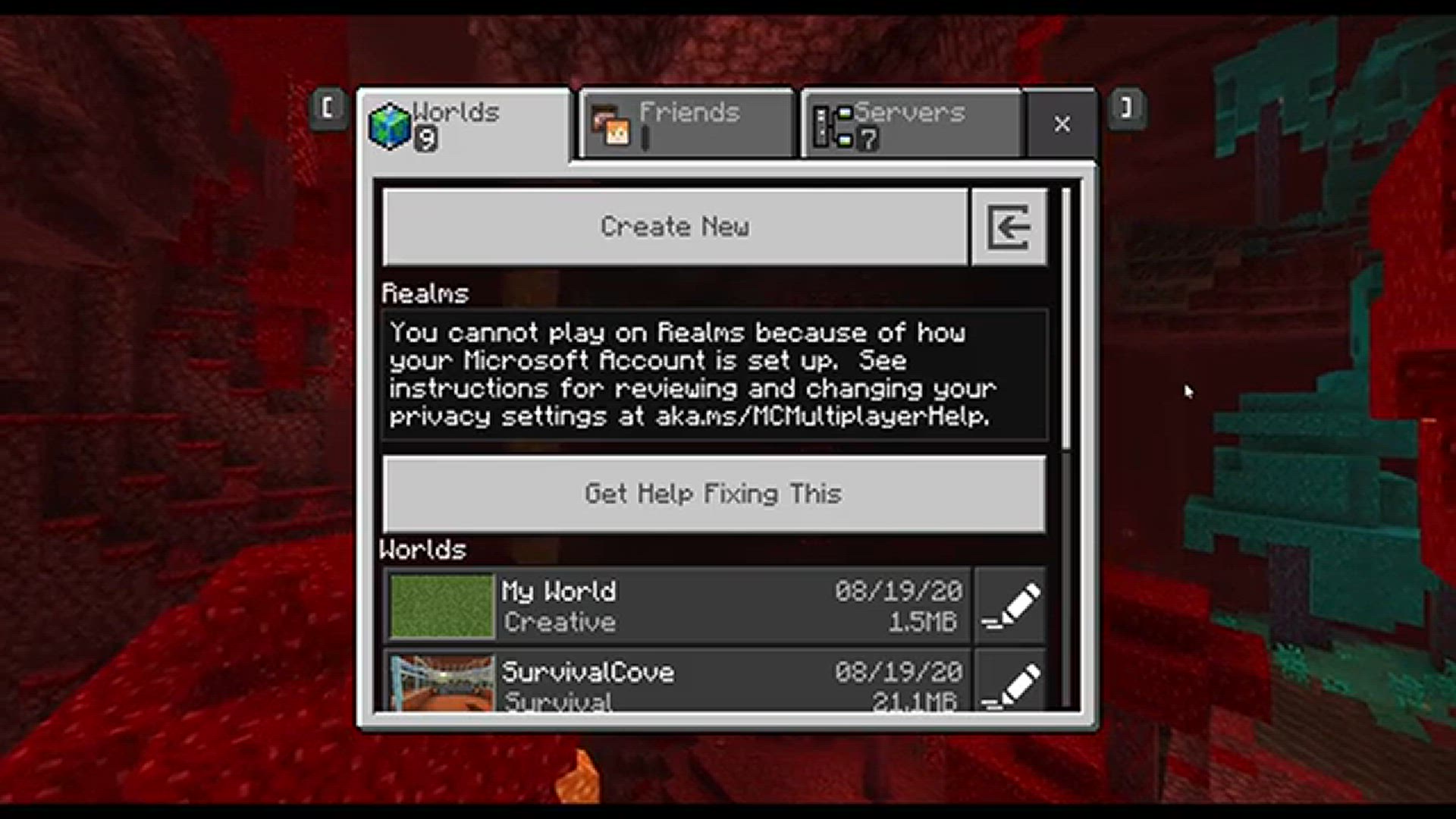Choose Get Help Fixing This

pyautogui.click(x=713, y=494)
